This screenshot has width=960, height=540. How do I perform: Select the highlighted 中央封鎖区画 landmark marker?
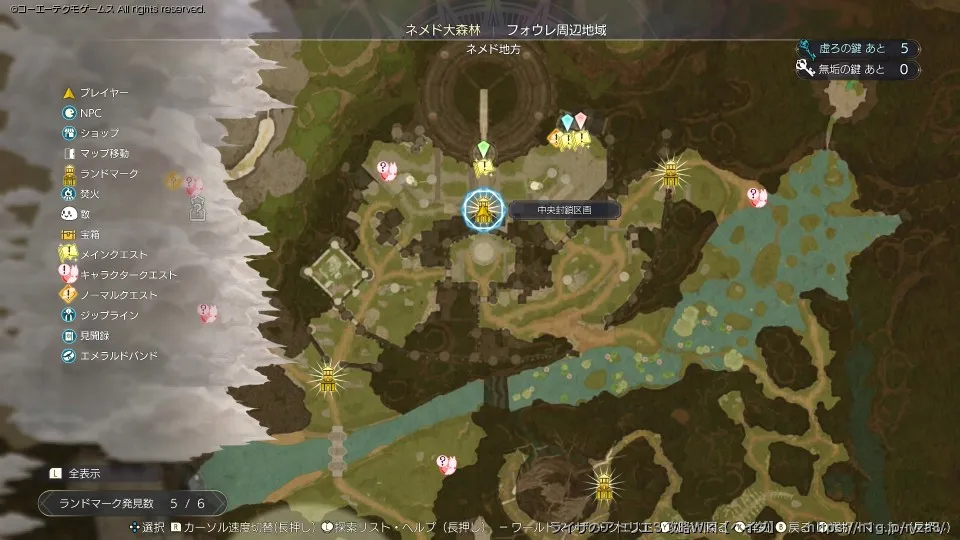(x=483, y=210)
